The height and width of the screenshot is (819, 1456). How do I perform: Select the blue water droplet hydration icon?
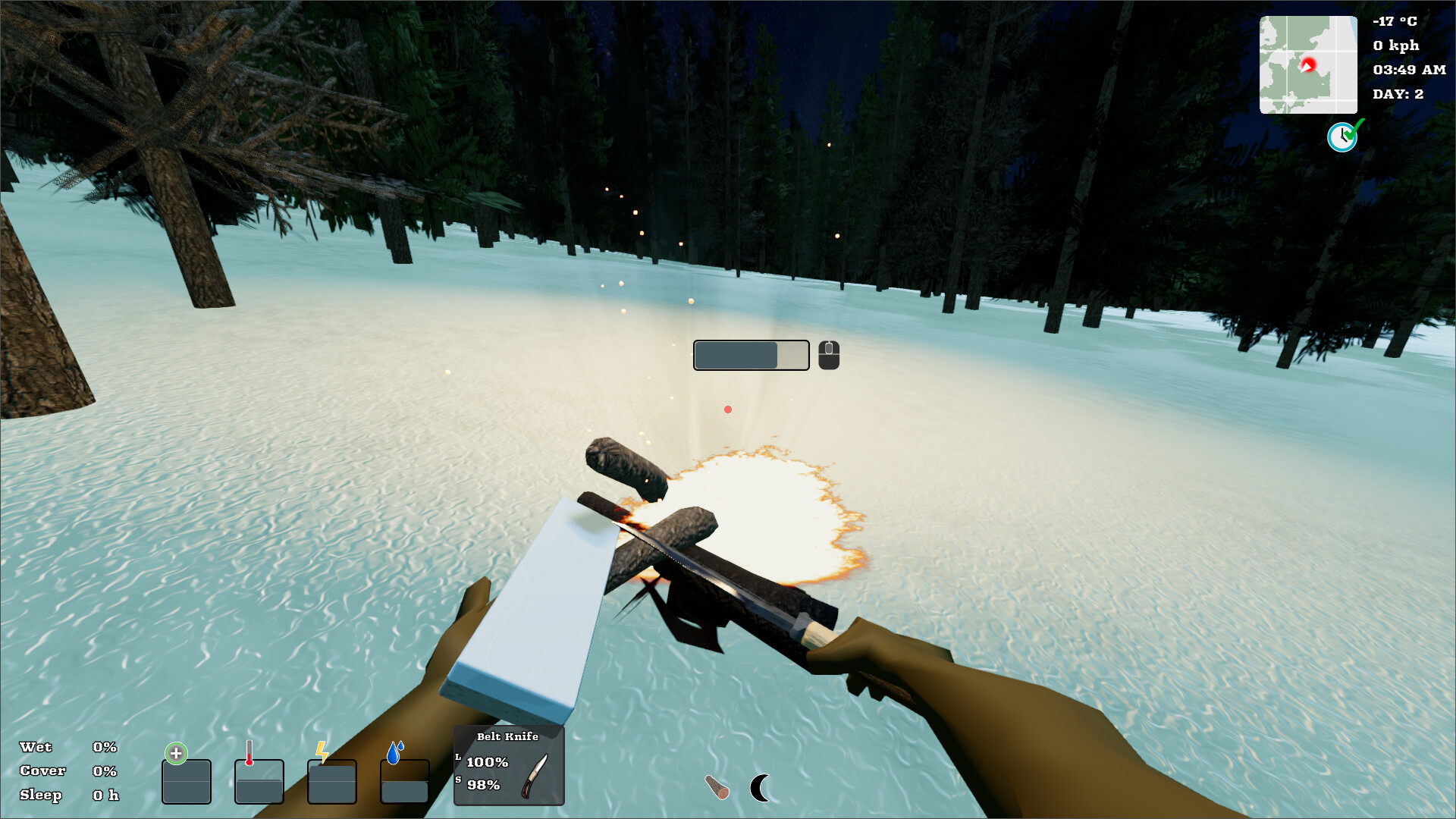click(x=393, y=752)
